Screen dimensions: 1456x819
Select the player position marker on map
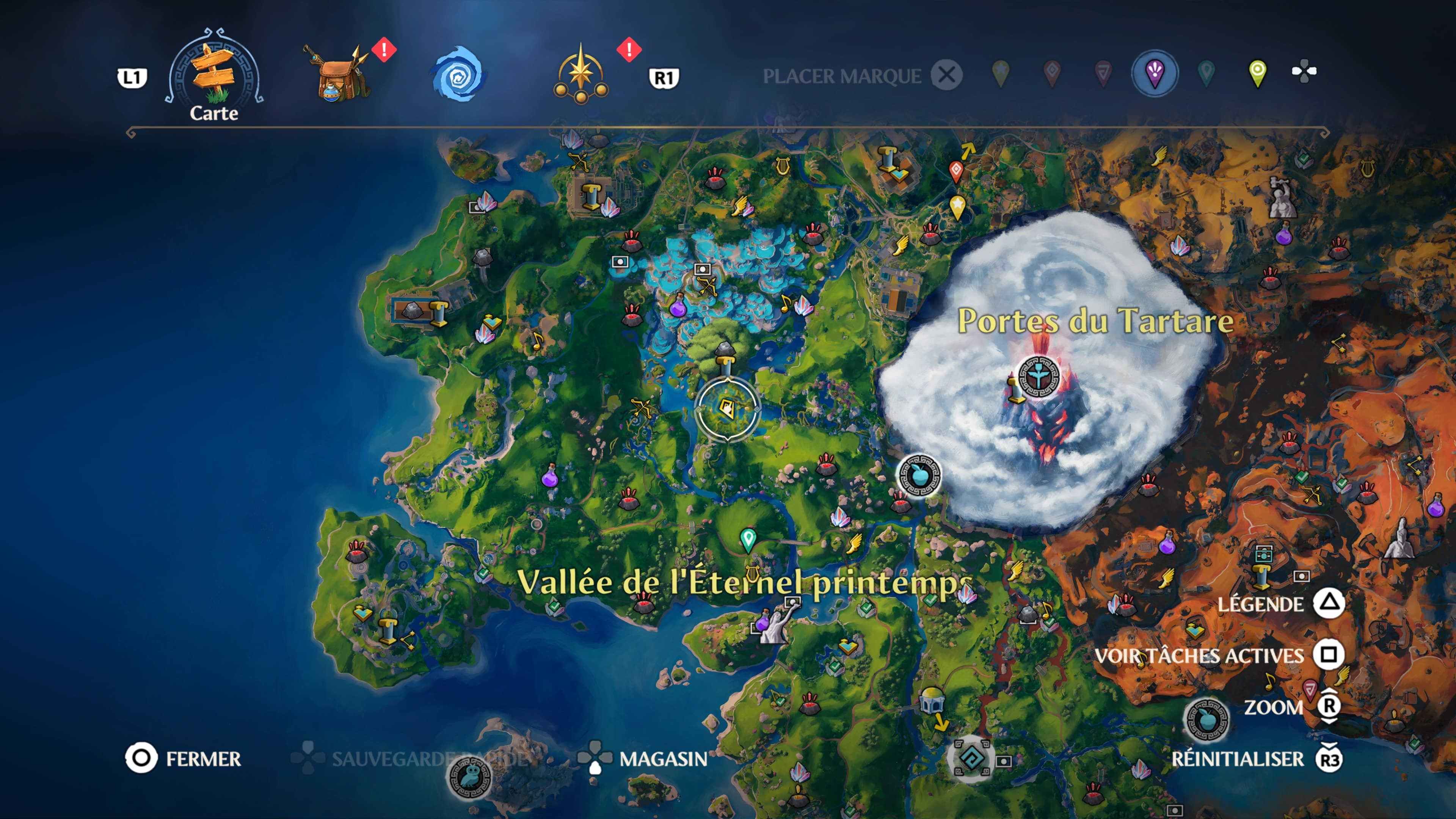click(x=727, y=409)
